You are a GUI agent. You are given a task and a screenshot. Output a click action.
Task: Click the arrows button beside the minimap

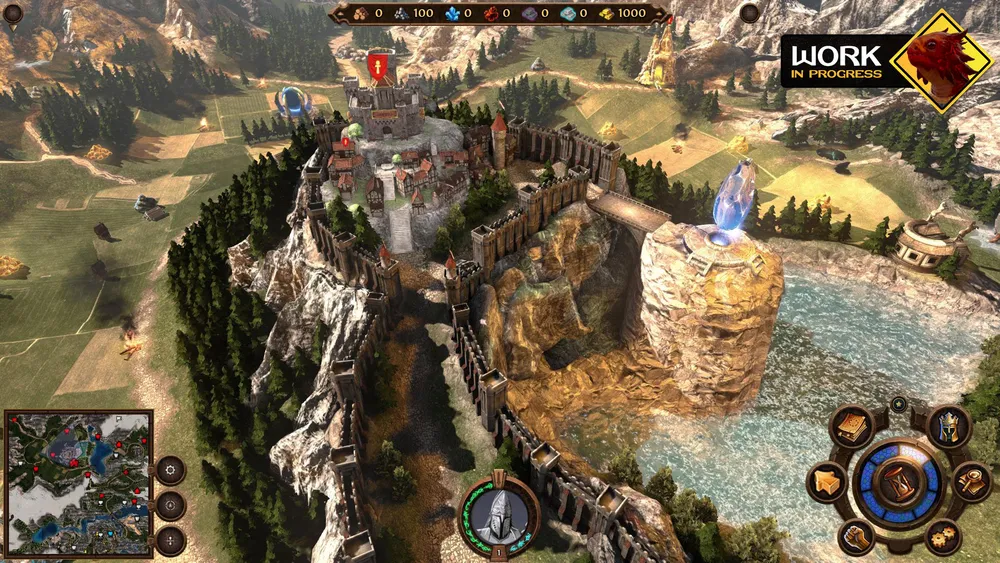[x=171, y=541]
